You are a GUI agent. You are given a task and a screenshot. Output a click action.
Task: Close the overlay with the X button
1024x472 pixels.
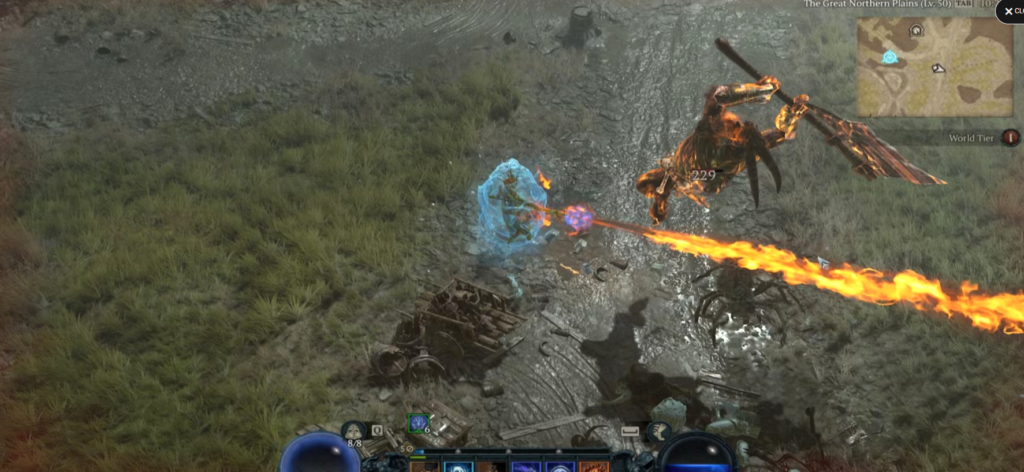(x=1008, y=11)
